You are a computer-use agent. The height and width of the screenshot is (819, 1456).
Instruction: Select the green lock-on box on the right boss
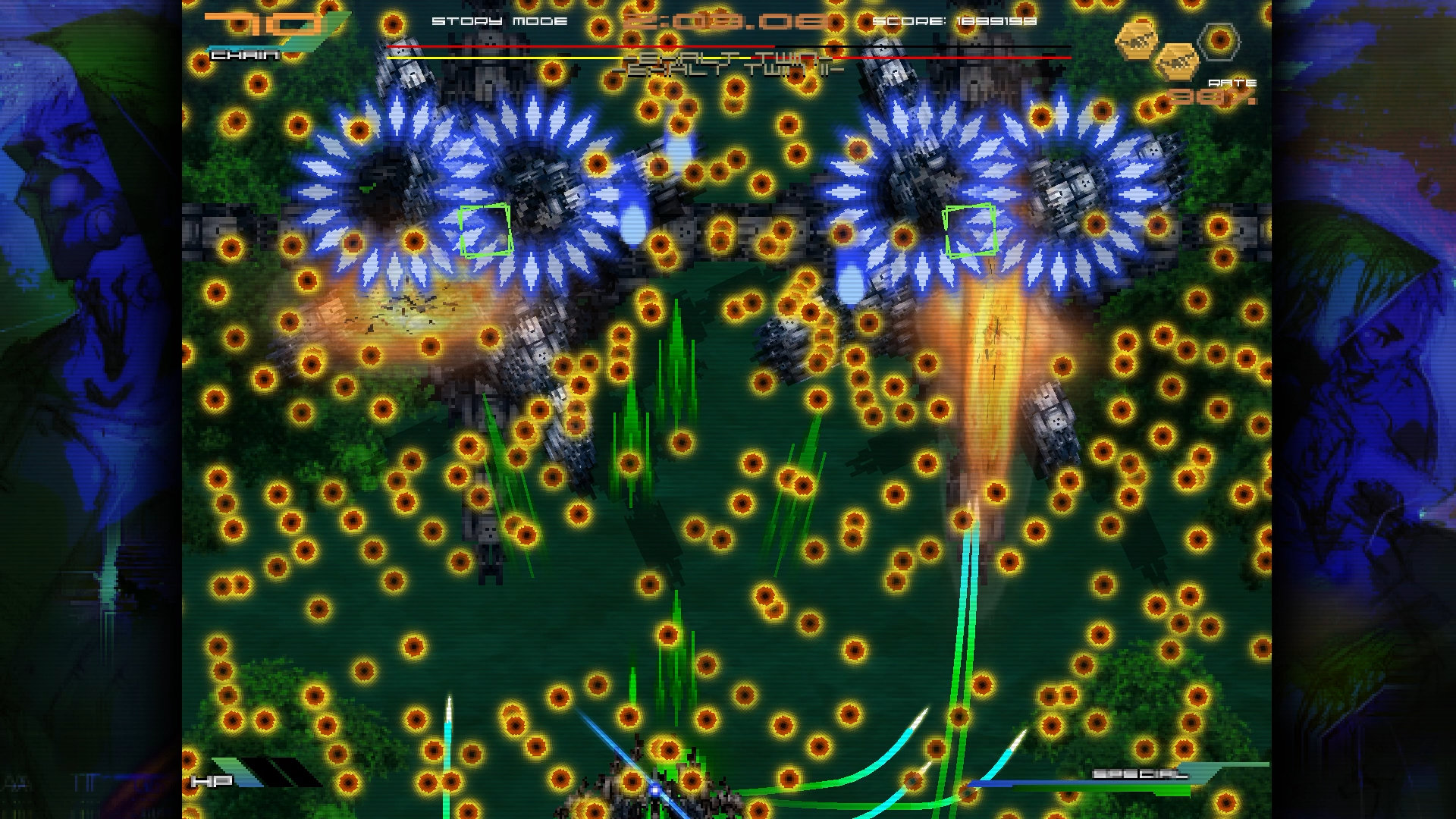(x=971, y=231)
